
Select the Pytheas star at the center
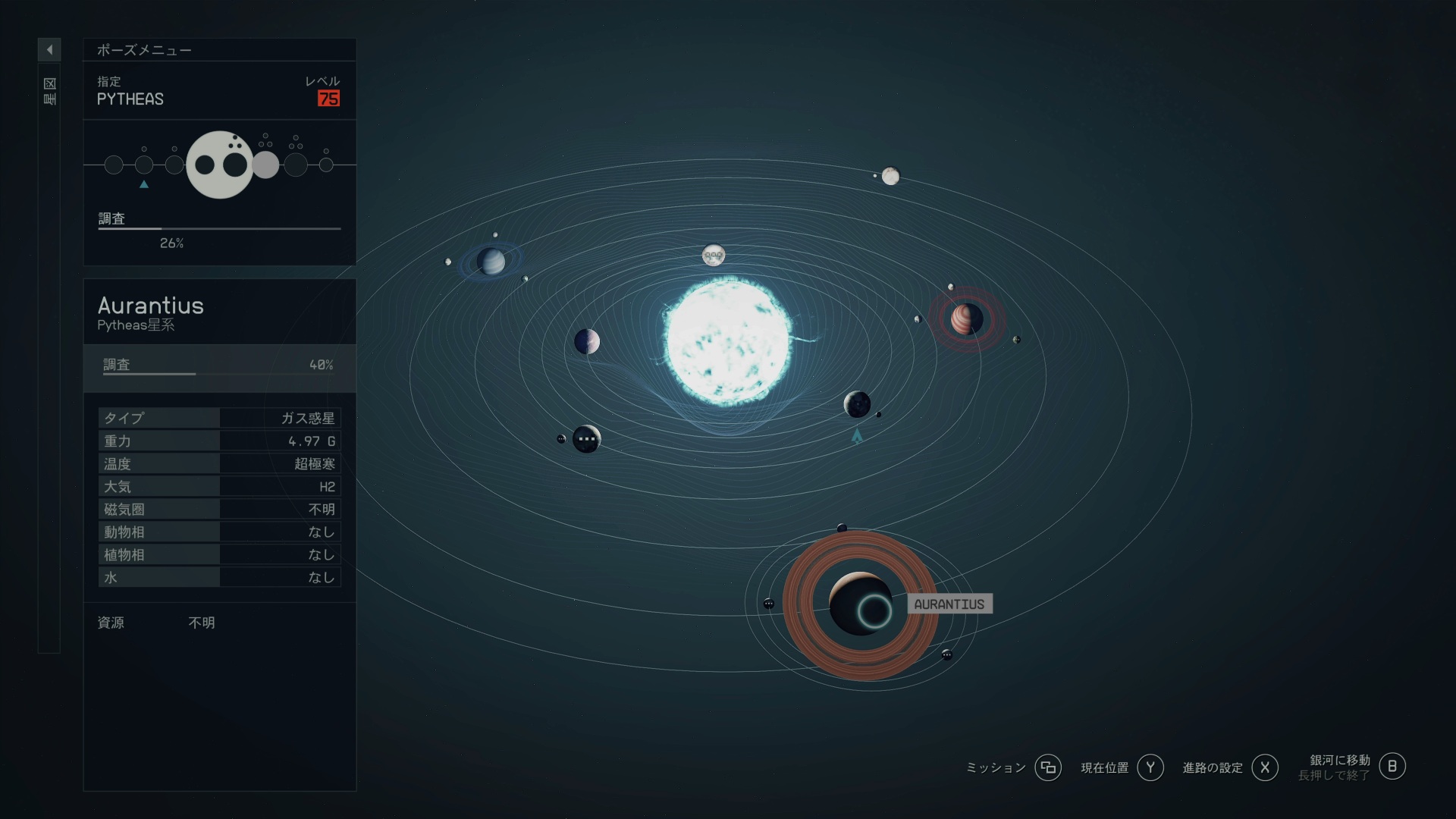[727, 340]
